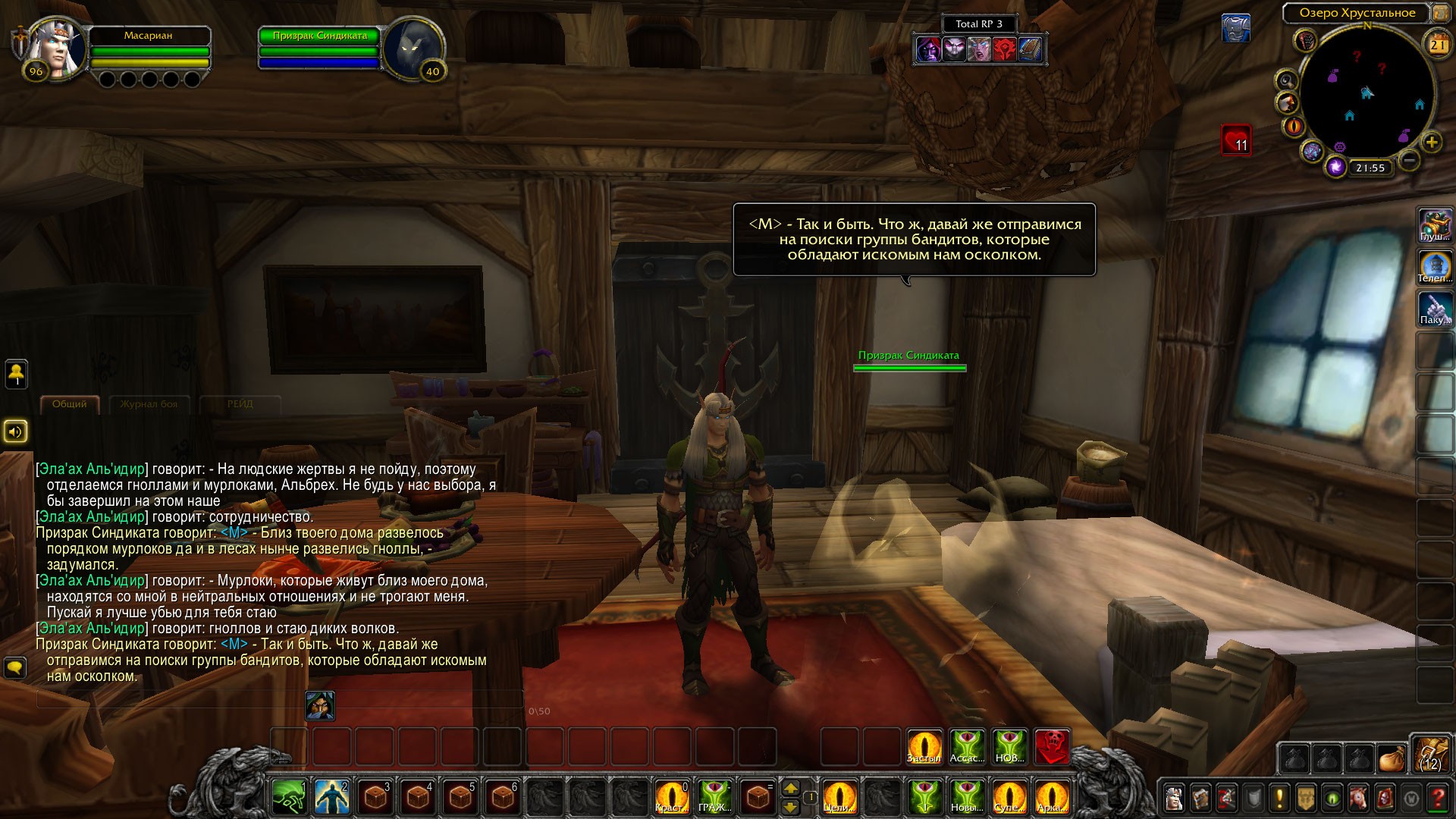
Task: Zoom in the minimap with the plus button
Action: pos(1431,142)
